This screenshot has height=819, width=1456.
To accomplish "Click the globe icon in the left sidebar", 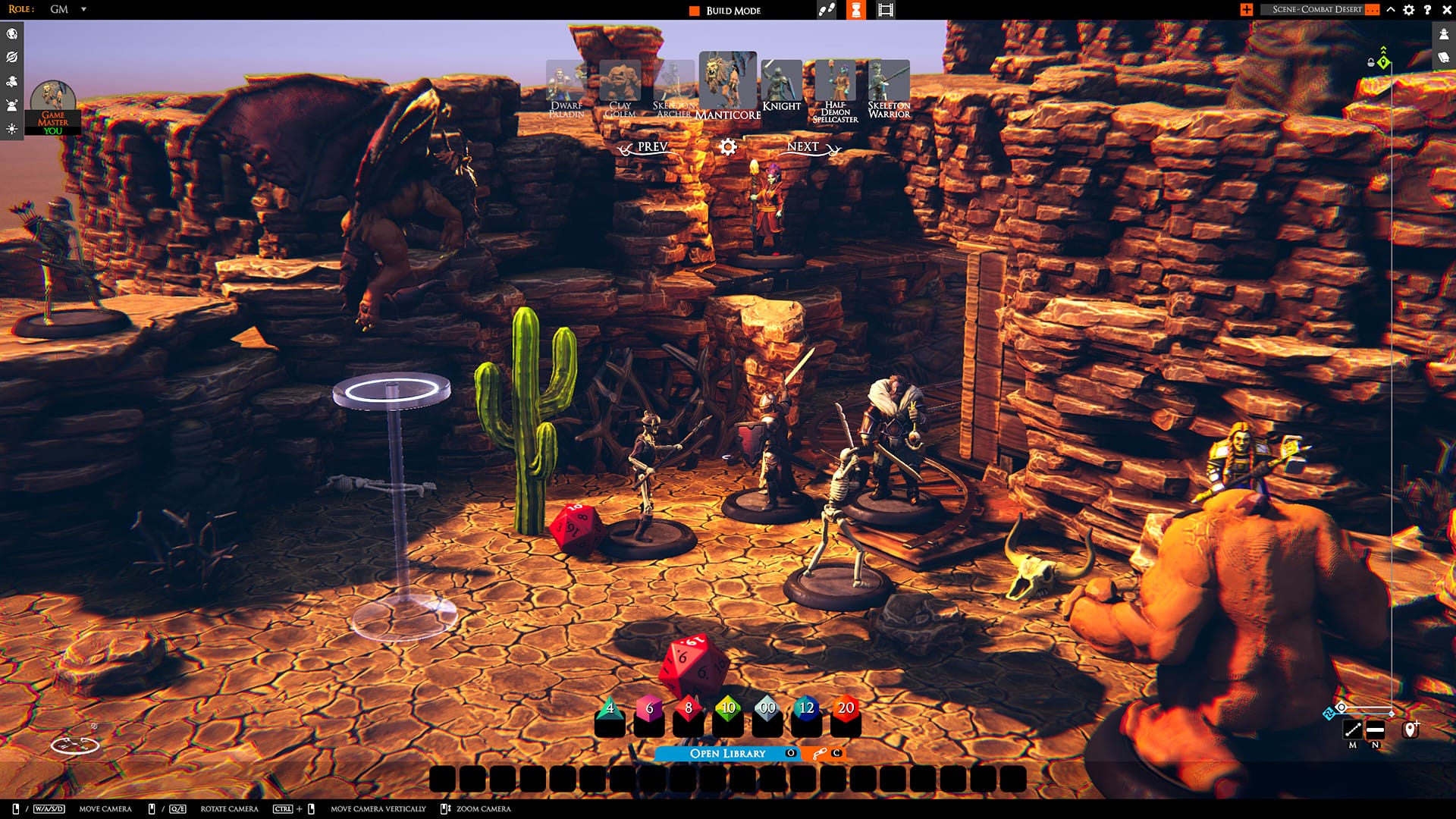I will point(11,33).
